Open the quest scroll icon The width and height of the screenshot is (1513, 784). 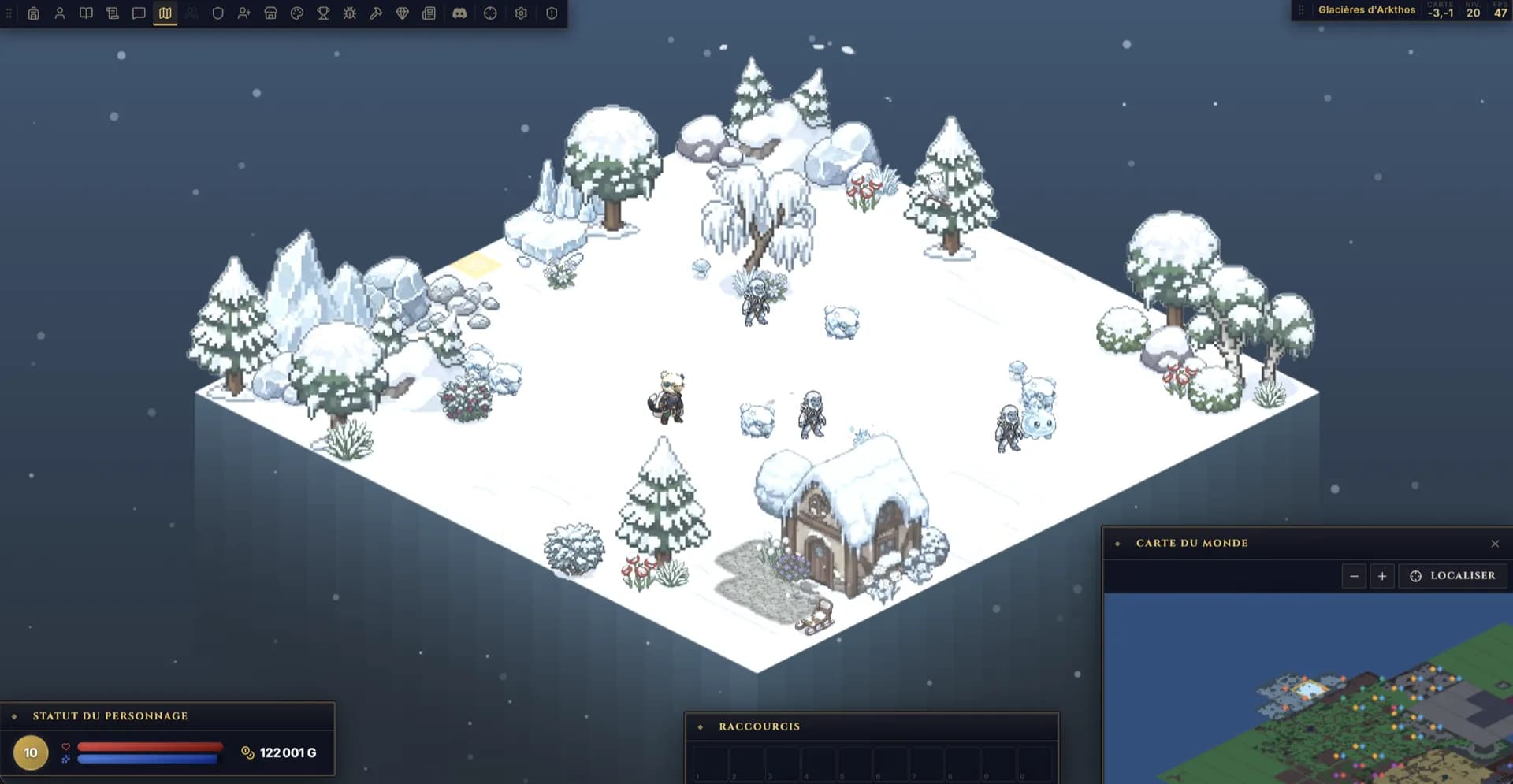pyautogui.click(x=113, y=13)
